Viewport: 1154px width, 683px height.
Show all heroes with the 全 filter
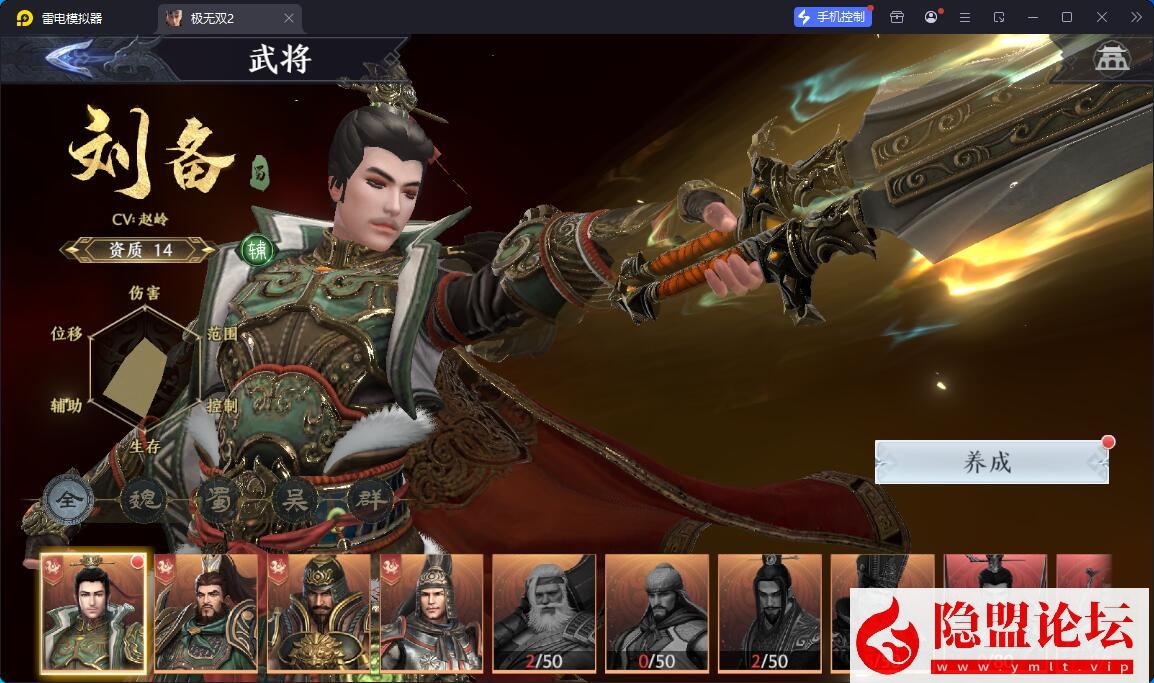[x=69, y=500]
